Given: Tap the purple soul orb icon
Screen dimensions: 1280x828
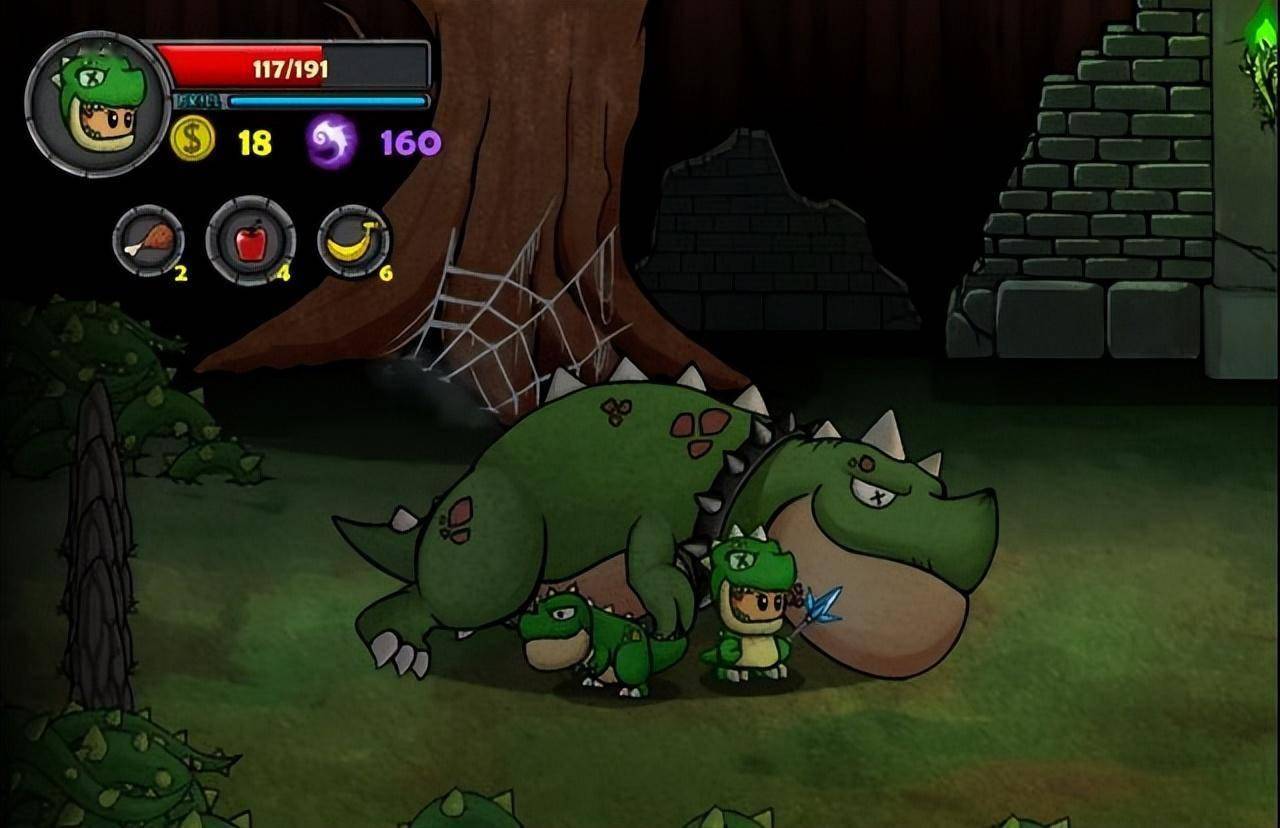Looking at the screenshot, I should click(332, 141).
